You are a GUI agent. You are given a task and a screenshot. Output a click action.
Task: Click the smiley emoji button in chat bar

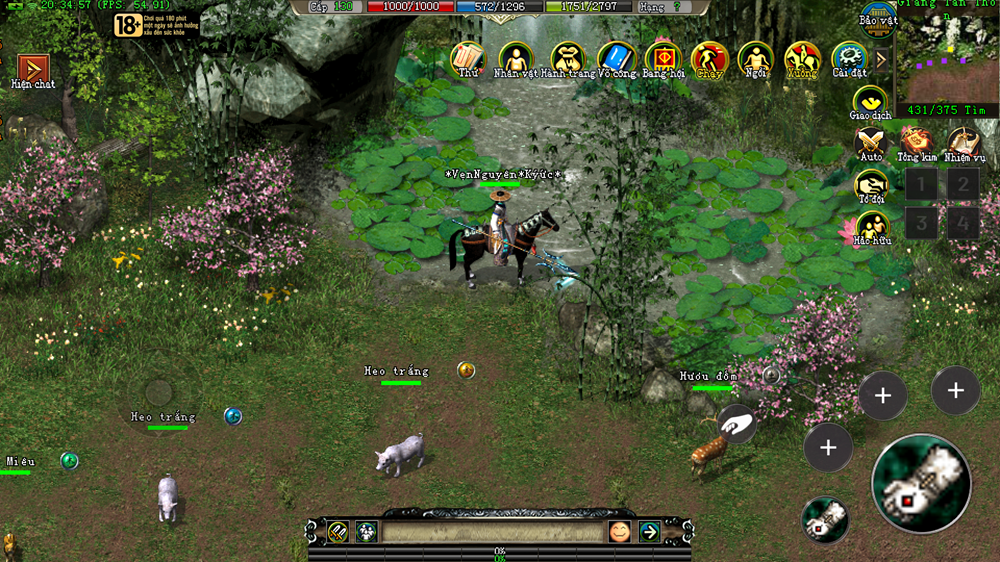[x=619, y=532]
